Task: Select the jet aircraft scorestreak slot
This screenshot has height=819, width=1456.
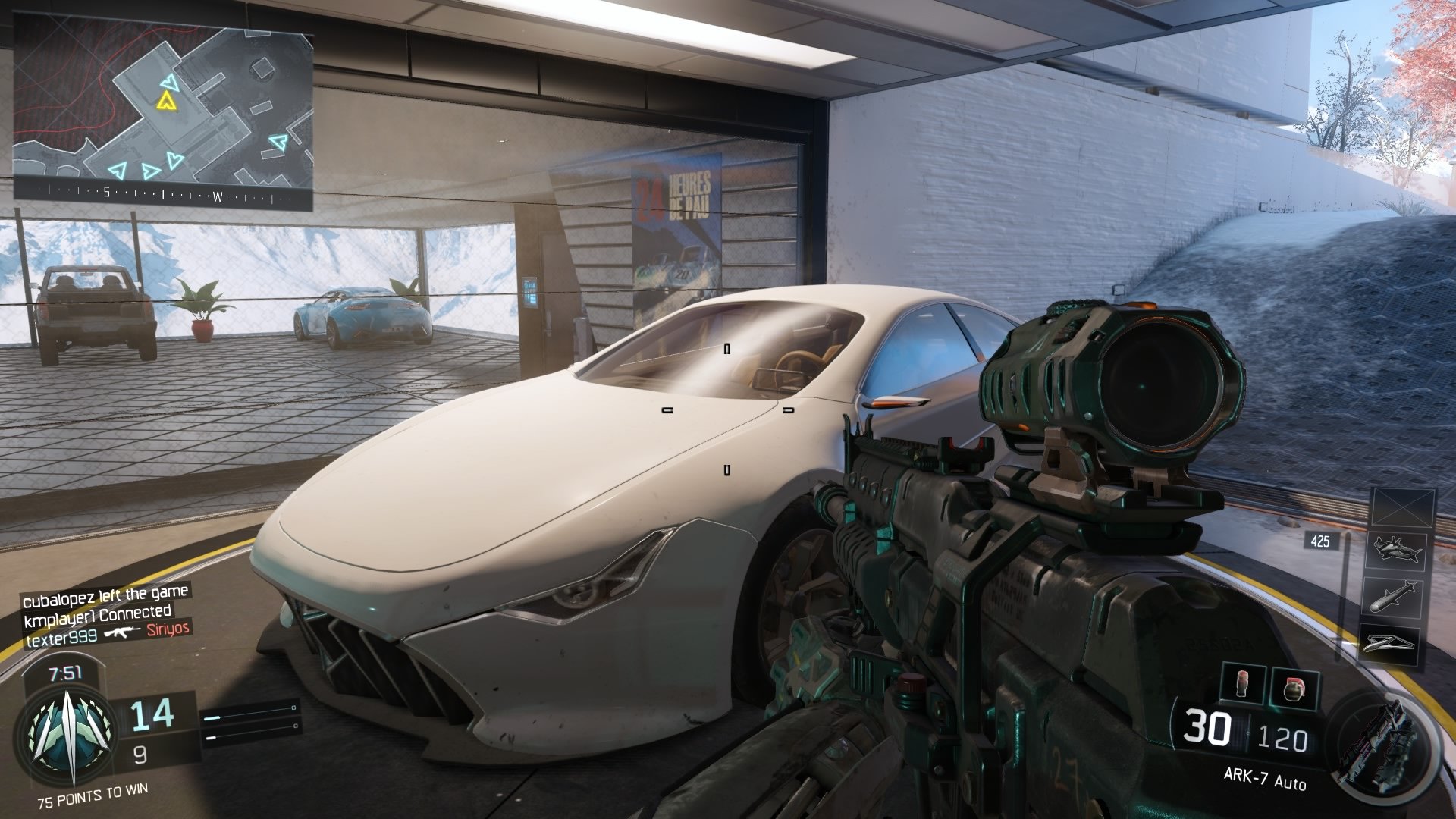Action: [1396, 551]
